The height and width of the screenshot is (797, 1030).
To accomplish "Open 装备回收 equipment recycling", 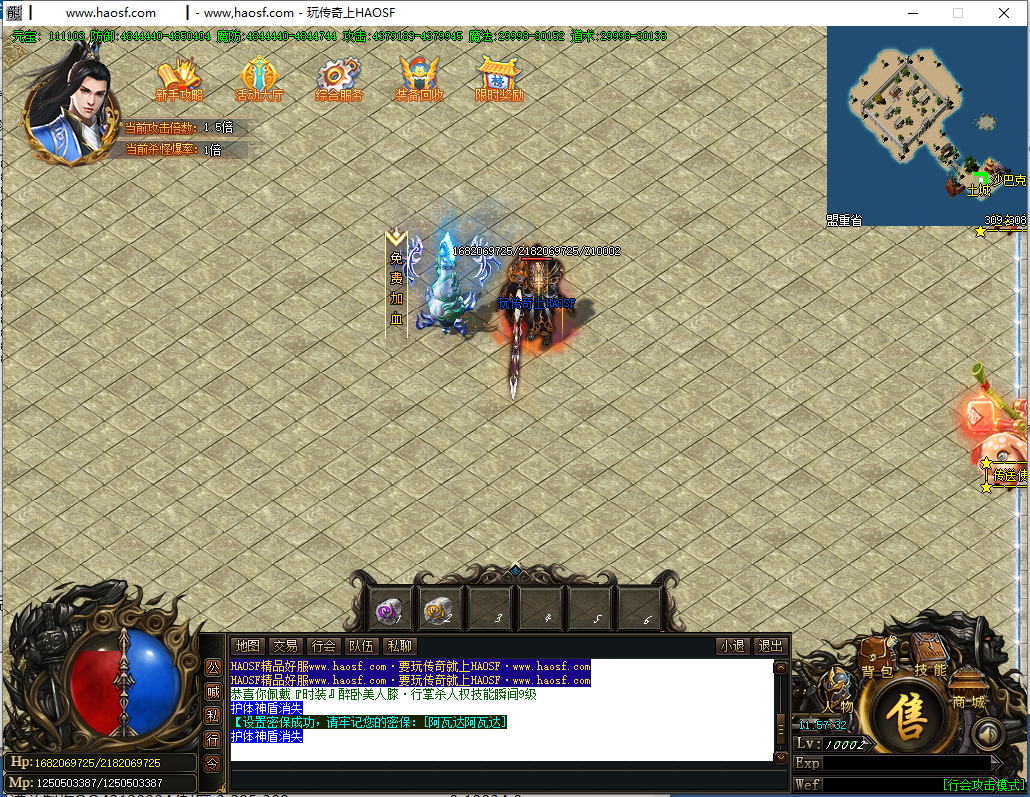I will (419, 79).
